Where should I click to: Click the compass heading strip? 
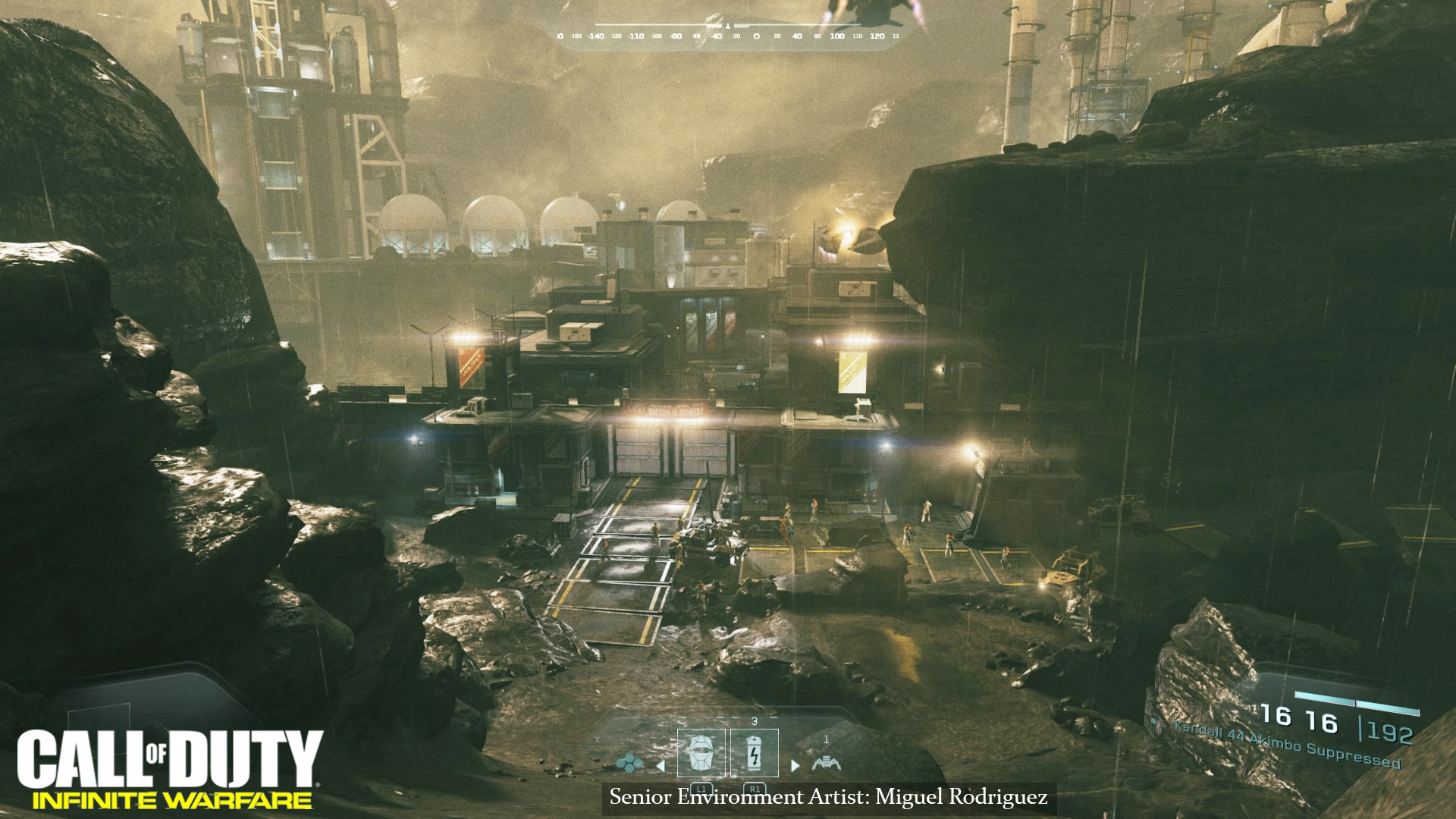[x=728, y=36]
